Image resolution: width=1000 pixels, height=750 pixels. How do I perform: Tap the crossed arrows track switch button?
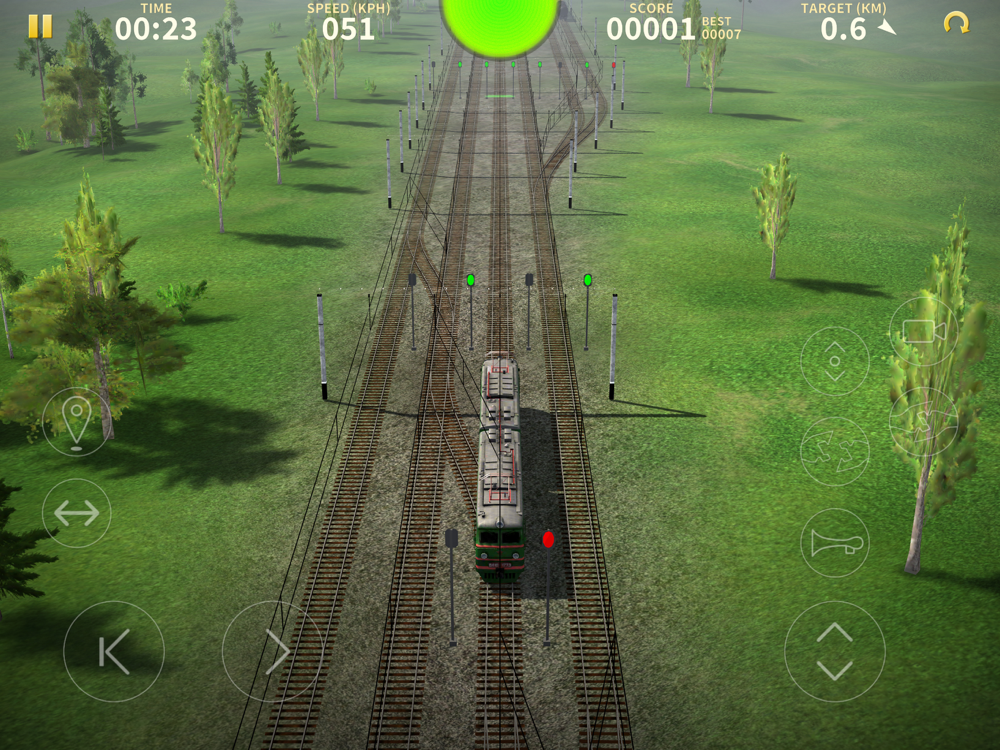(834, 451)
